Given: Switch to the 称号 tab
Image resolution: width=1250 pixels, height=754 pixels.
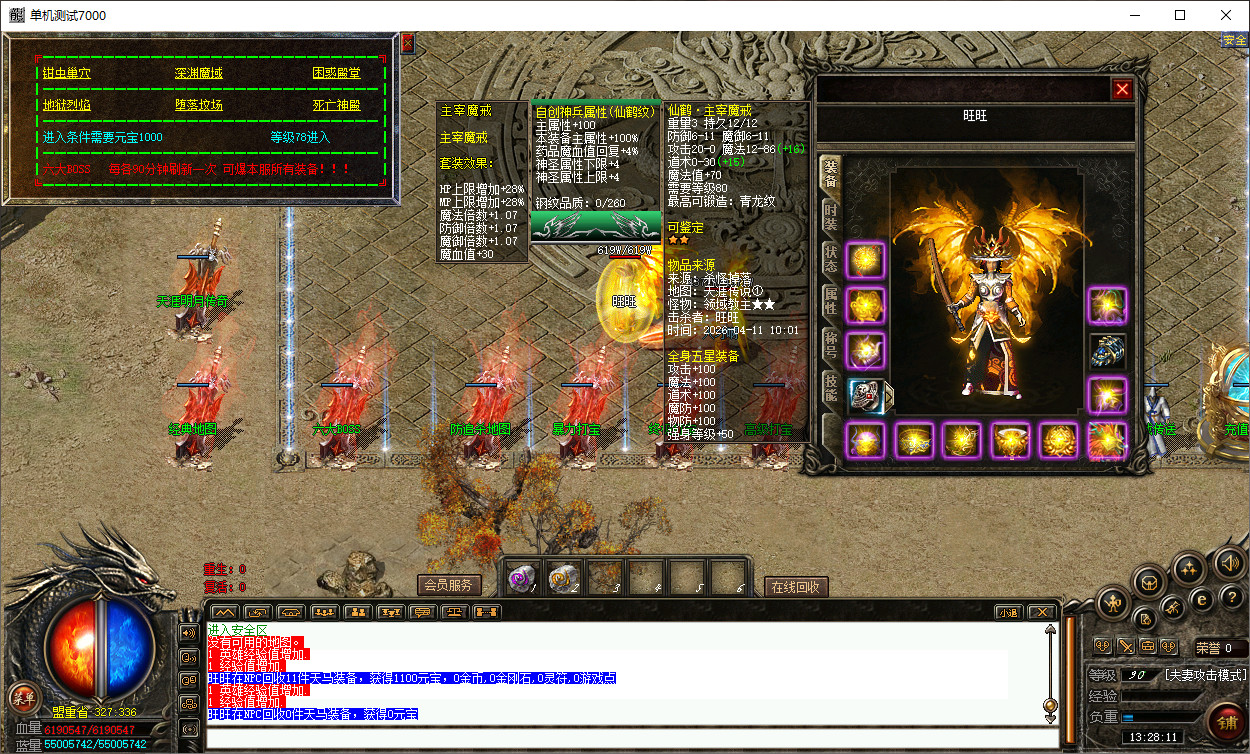Looking at the screenshot, I should click(x=830, y=343).
